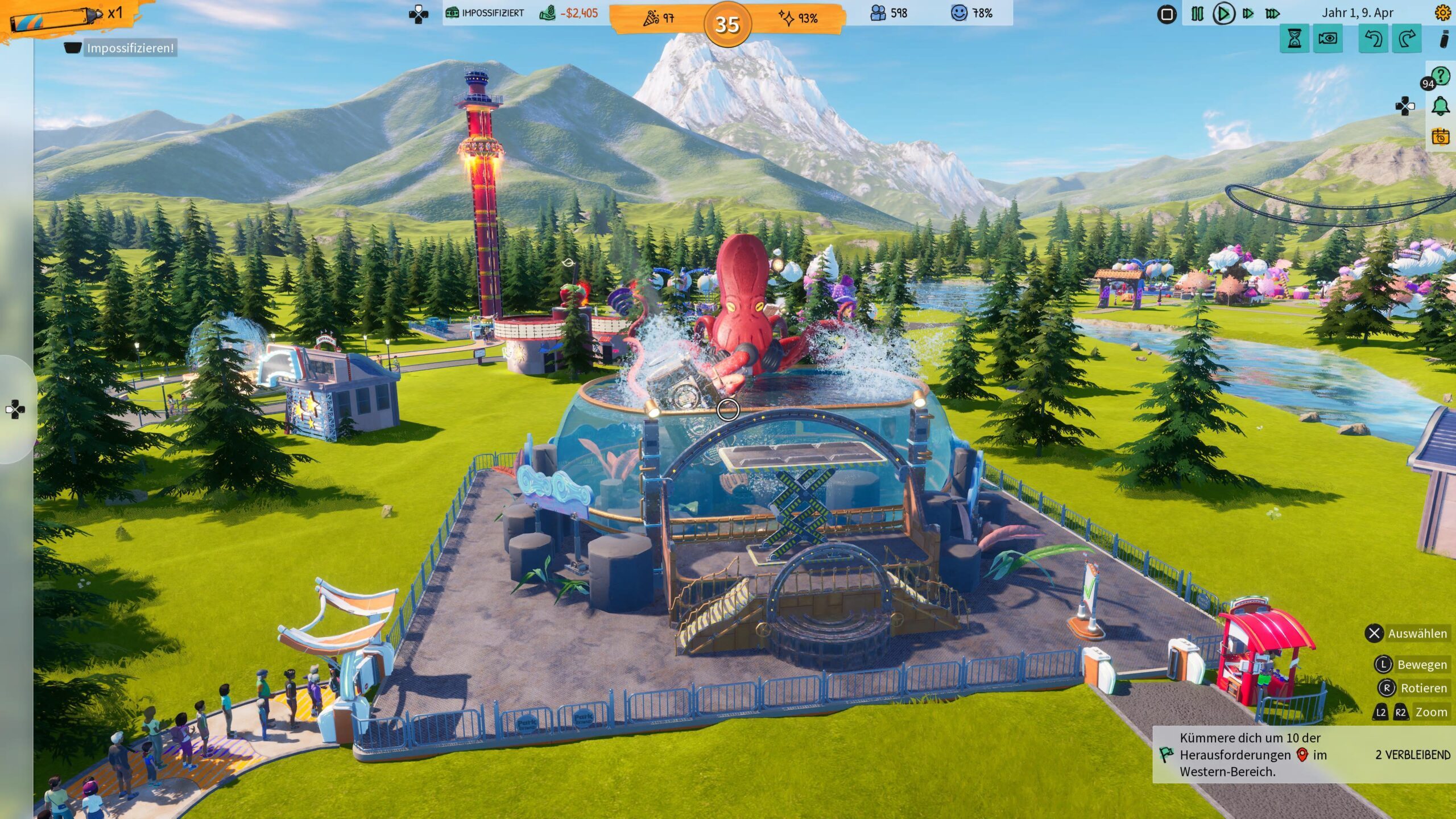Open finances via the -$2,405 money display
1456x819 pixels.
(x=569, y=13)
